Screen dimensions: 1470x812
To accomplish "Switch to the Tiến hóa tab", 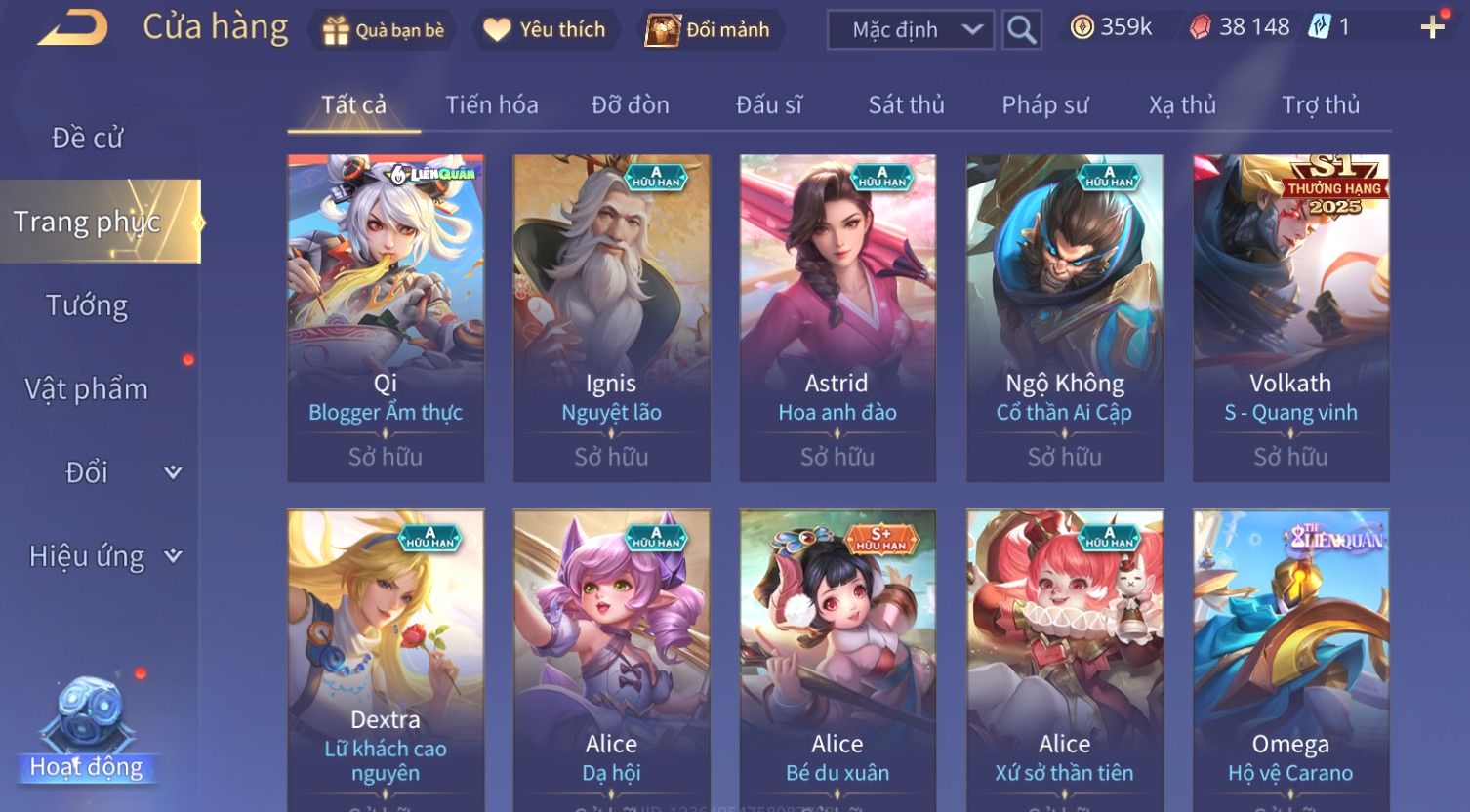I will click(x=492, y=104).
